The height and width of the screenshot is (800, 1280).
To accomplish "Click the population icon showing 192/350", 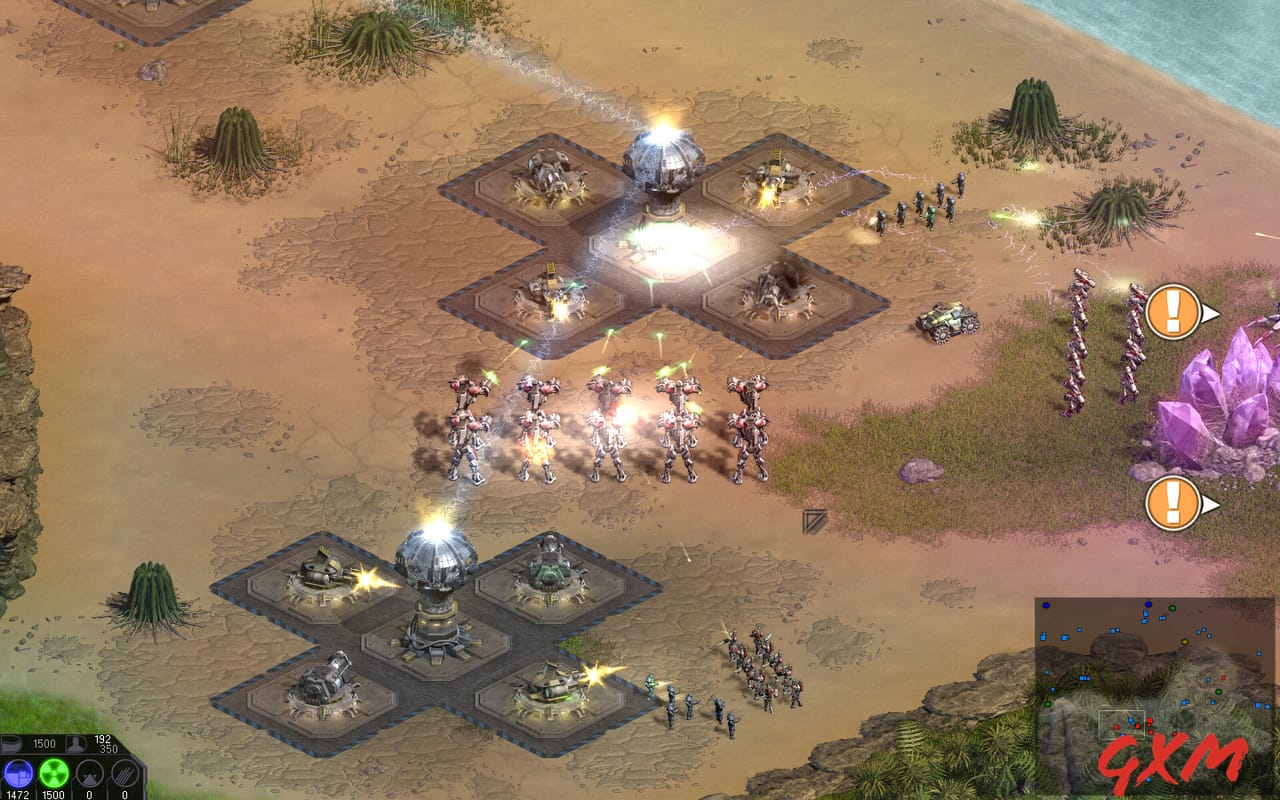I will (75, 744).
